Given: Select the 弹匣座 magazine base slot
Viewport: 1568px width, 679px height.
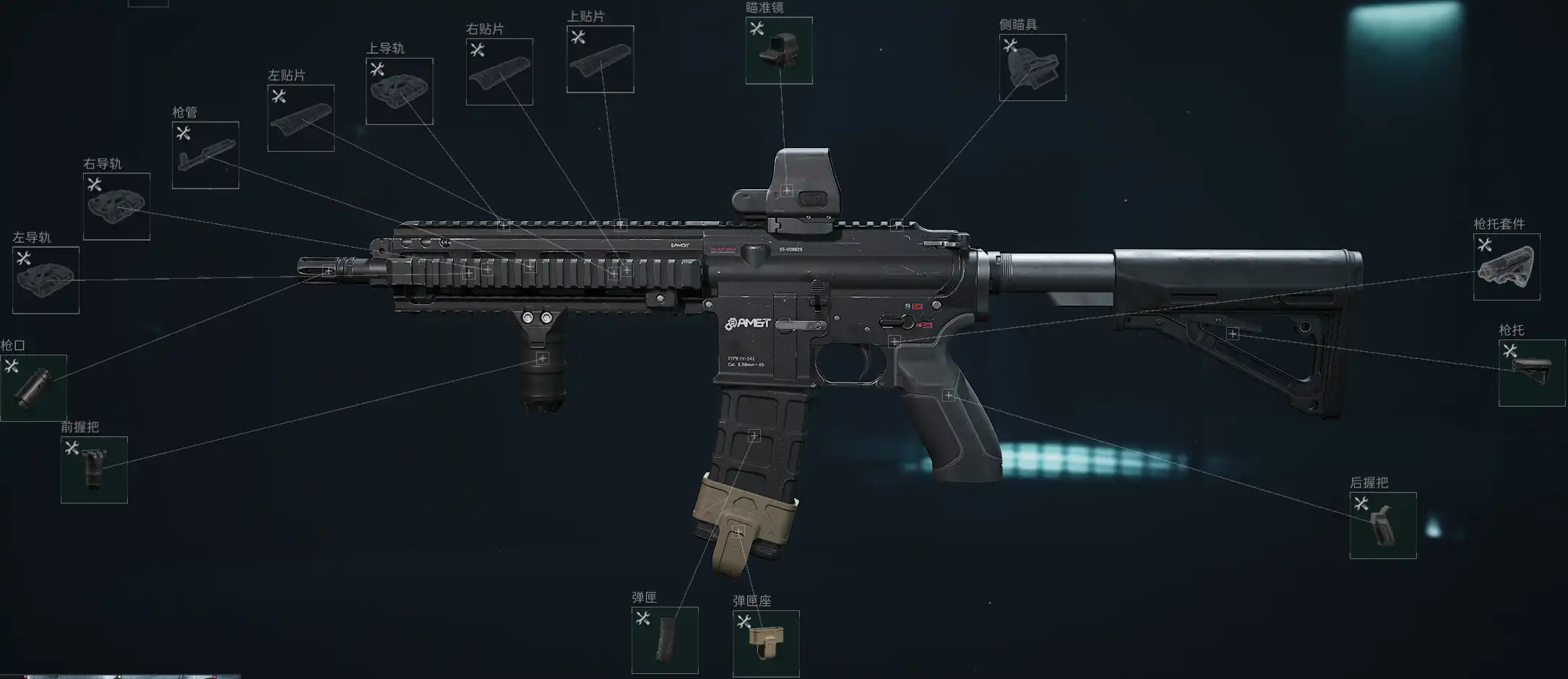Looking at the screenshot, I should 766,644.
